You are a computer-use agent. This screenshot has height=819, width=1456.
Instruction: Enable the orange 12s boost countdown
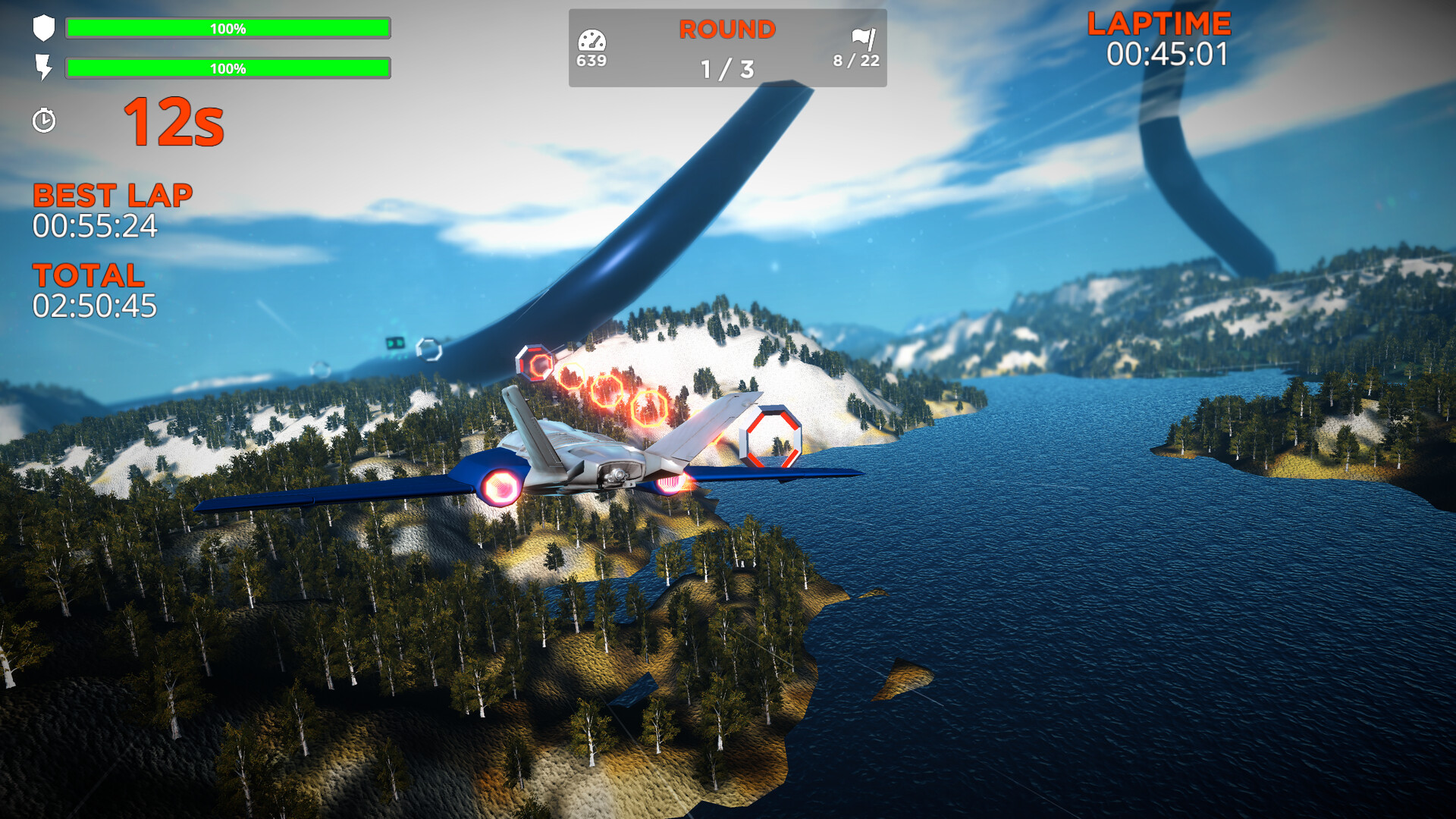tap(173, 124)
